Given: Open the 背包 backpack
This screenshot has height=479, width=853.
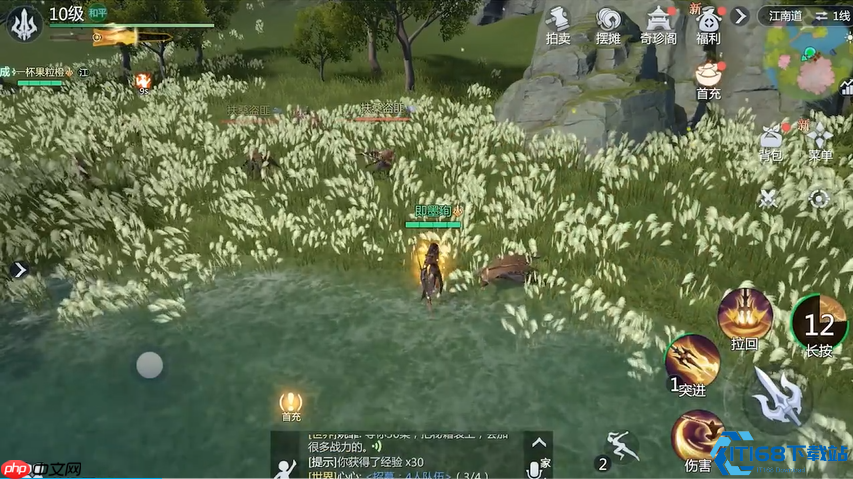Looking at the screenshot, I should tap(770, 139).
